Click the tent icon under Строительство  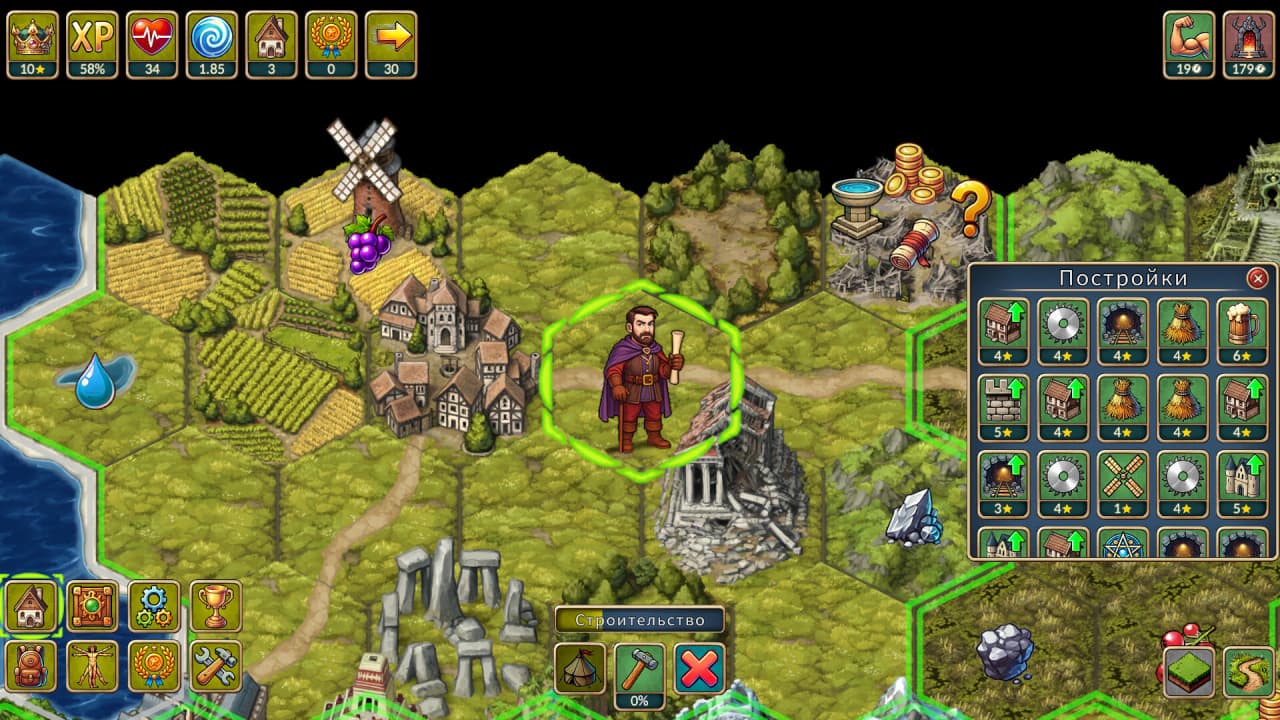coord(579,668)
